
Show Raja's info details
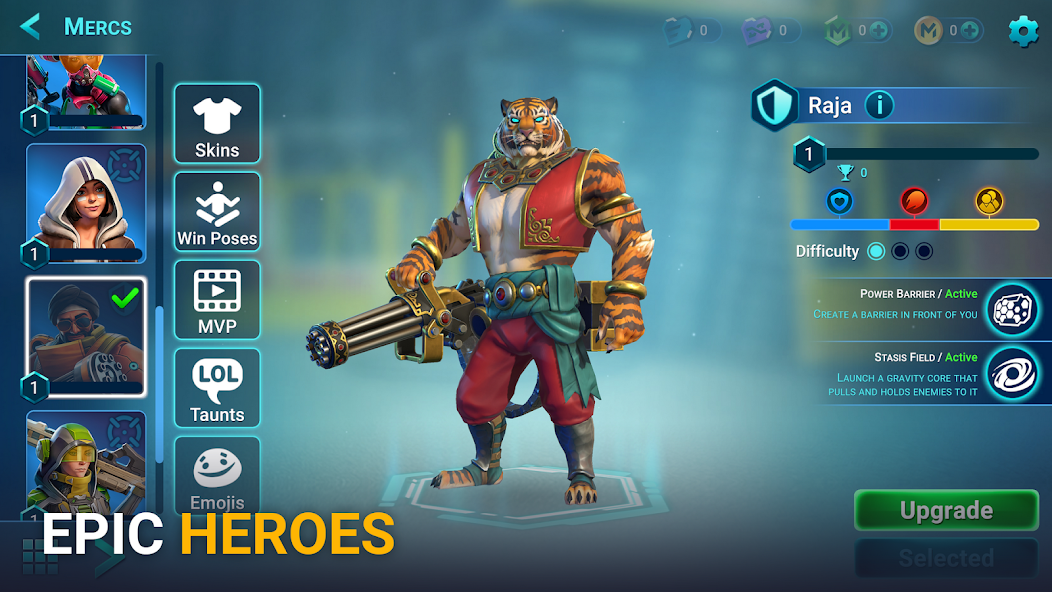(x=879, y=104)
